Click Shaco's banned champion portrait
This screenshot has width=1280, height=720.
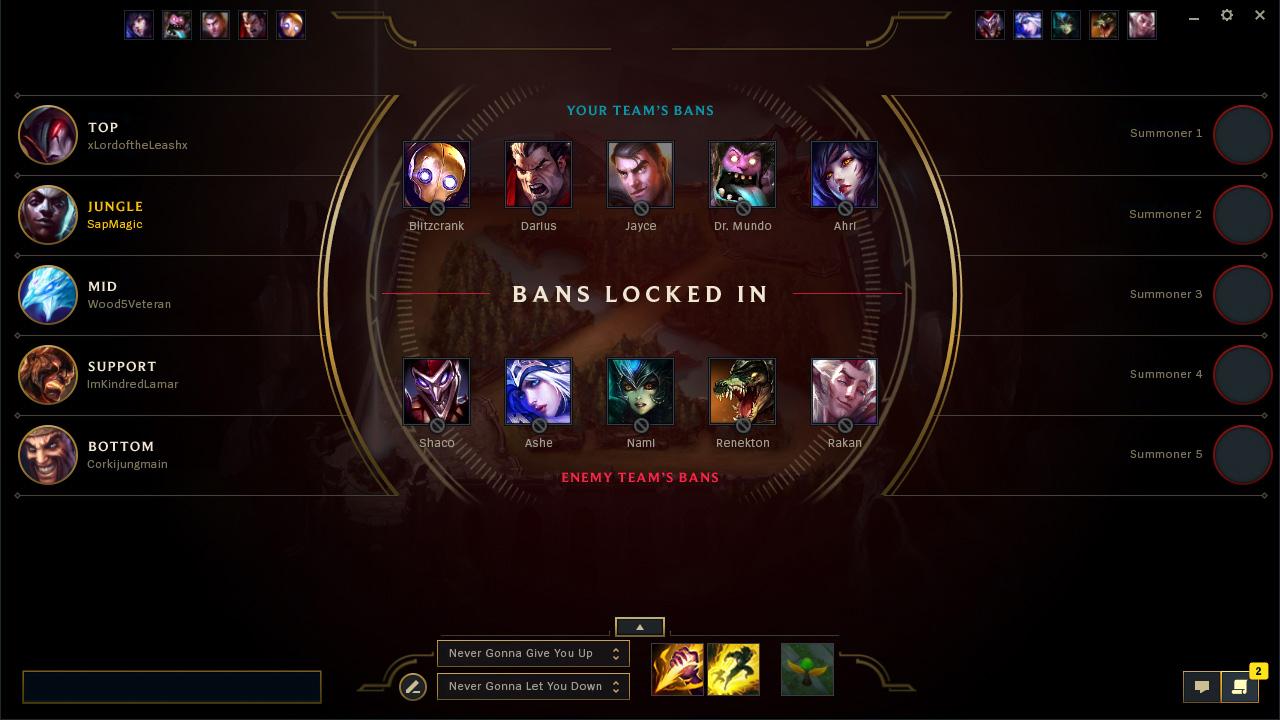tap(436, 391)
